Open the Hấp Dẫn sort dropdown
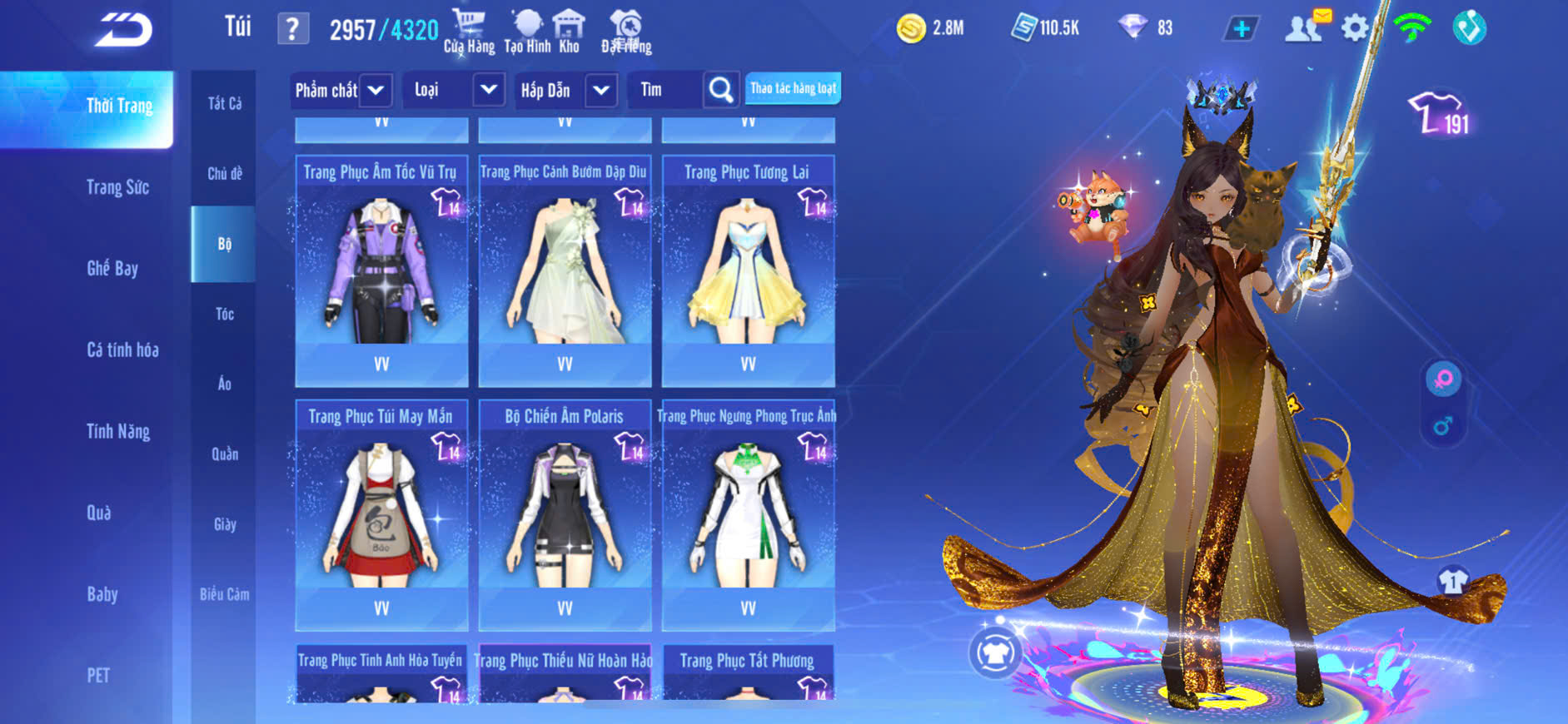The image size is (1568, 724). pos(601,90)
